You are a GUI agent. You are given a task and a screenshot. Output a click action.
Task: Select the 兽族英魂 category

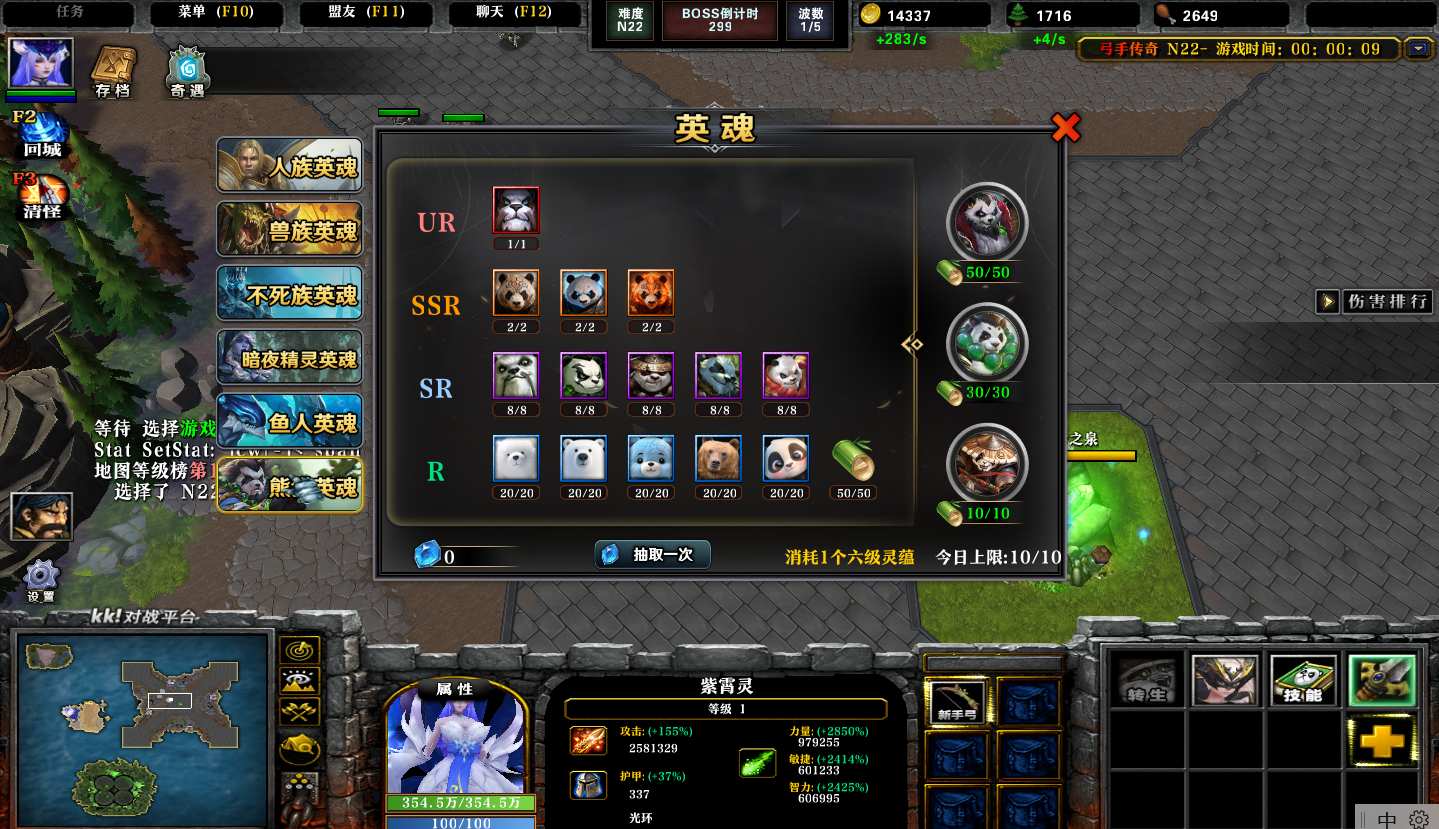(290, 229)
